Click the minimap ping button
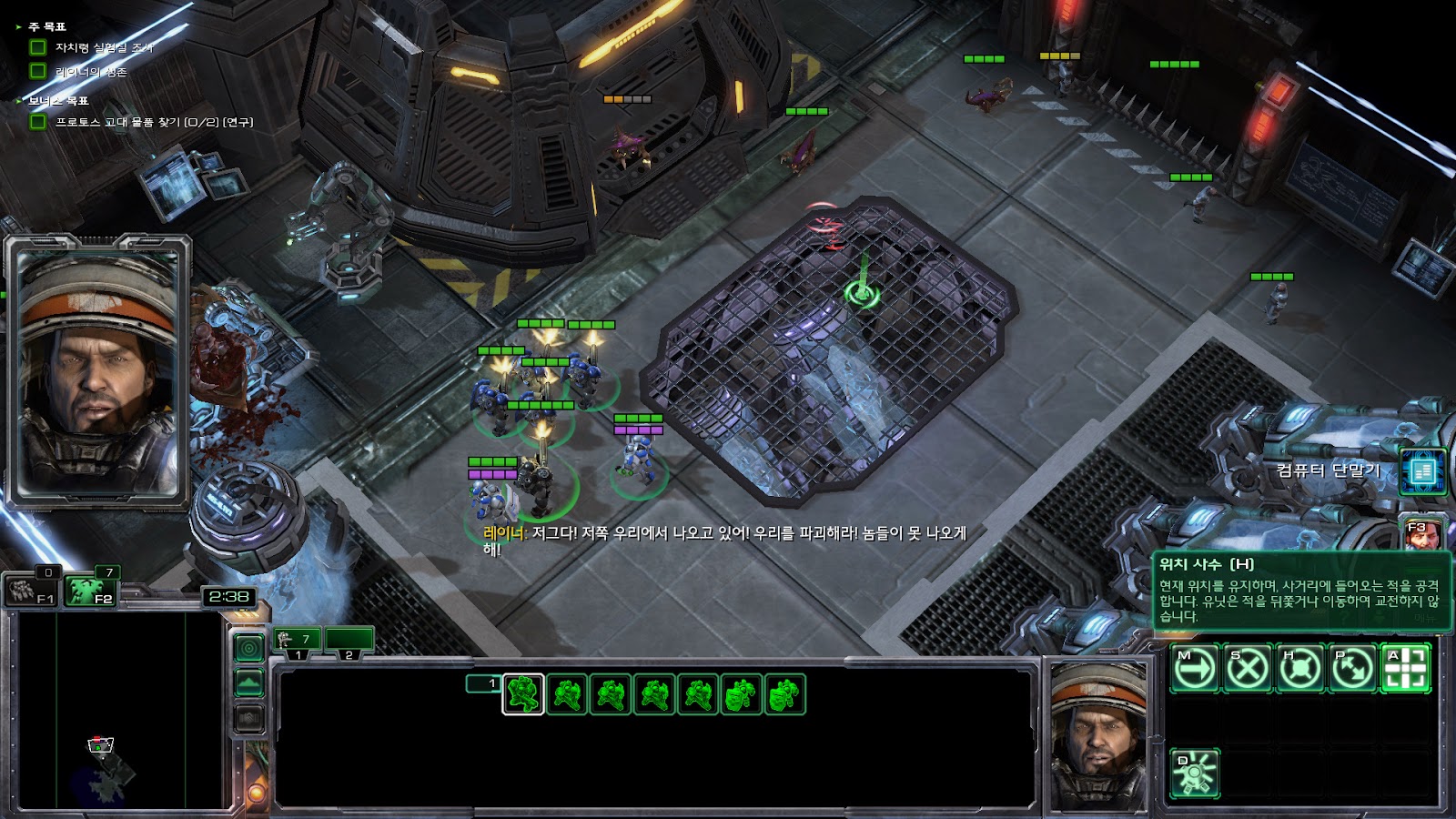The height and width of the screenshot is (819, 1456). point(249,648)
